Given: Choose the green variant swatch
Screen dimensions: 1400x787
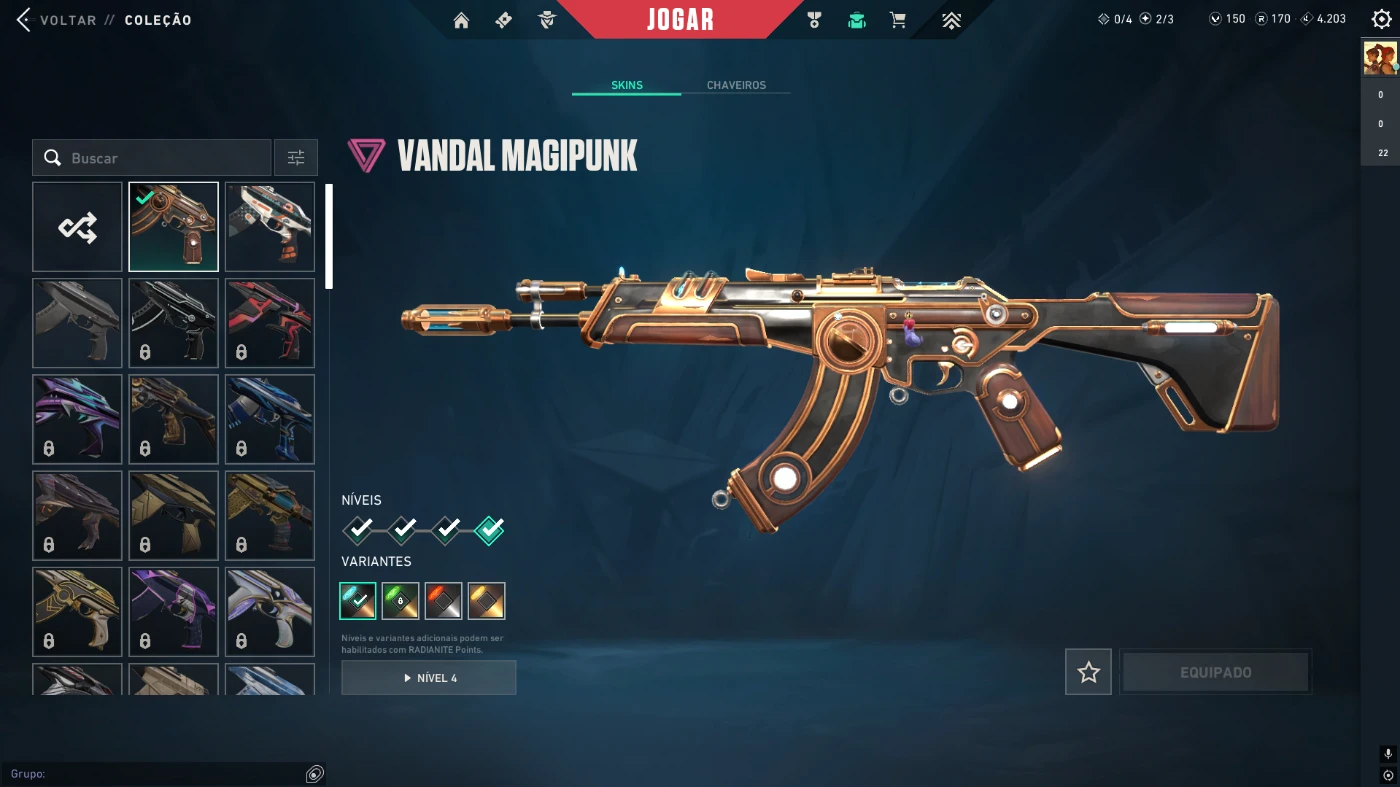Looking at the screenshot, I should pos(400,601).
